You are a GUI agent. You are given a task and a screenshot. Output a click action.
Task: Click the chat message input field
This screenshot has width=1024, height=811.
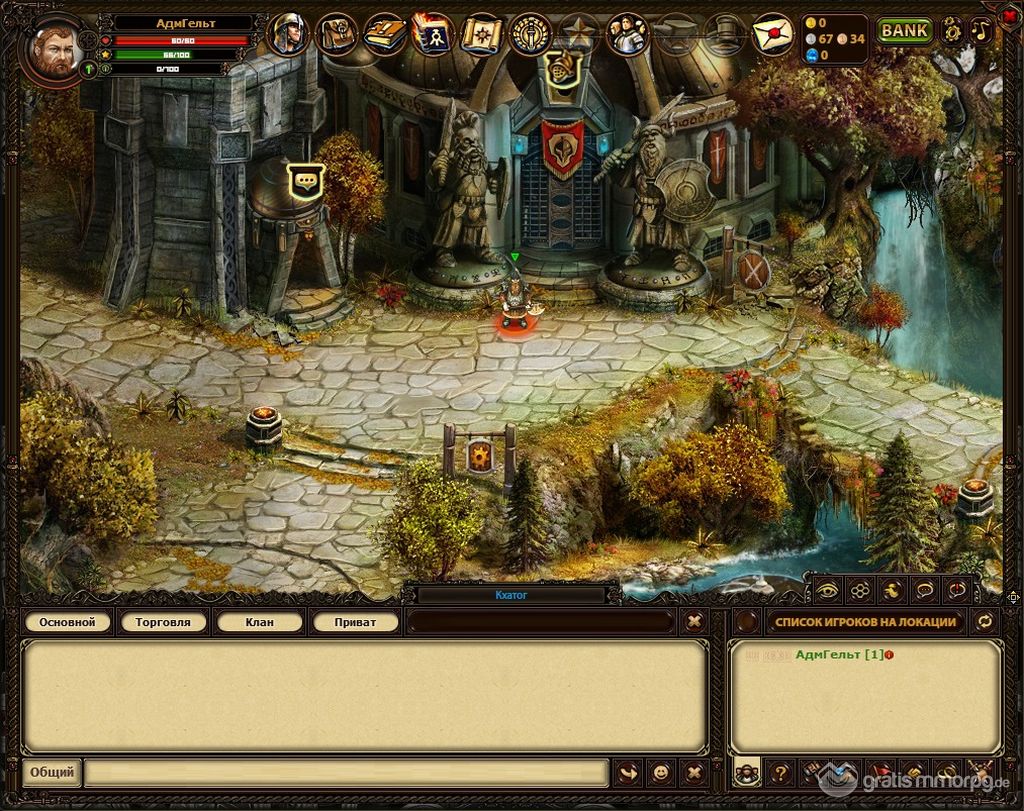[x=345, y=773]
